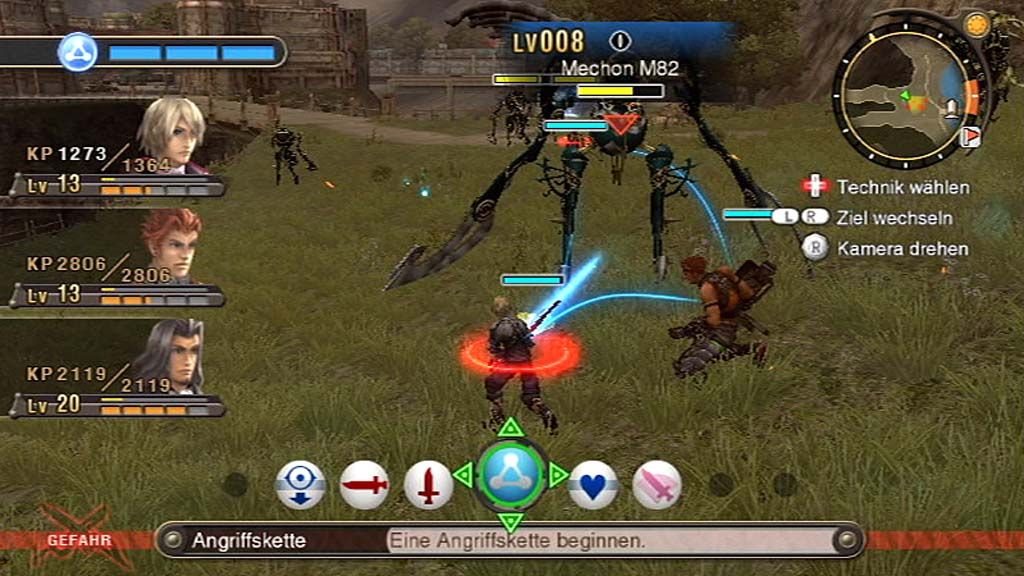Select the blue target-lock art icon
Viewport: 1024px width, 576px height.
click(x=300, y=485)
